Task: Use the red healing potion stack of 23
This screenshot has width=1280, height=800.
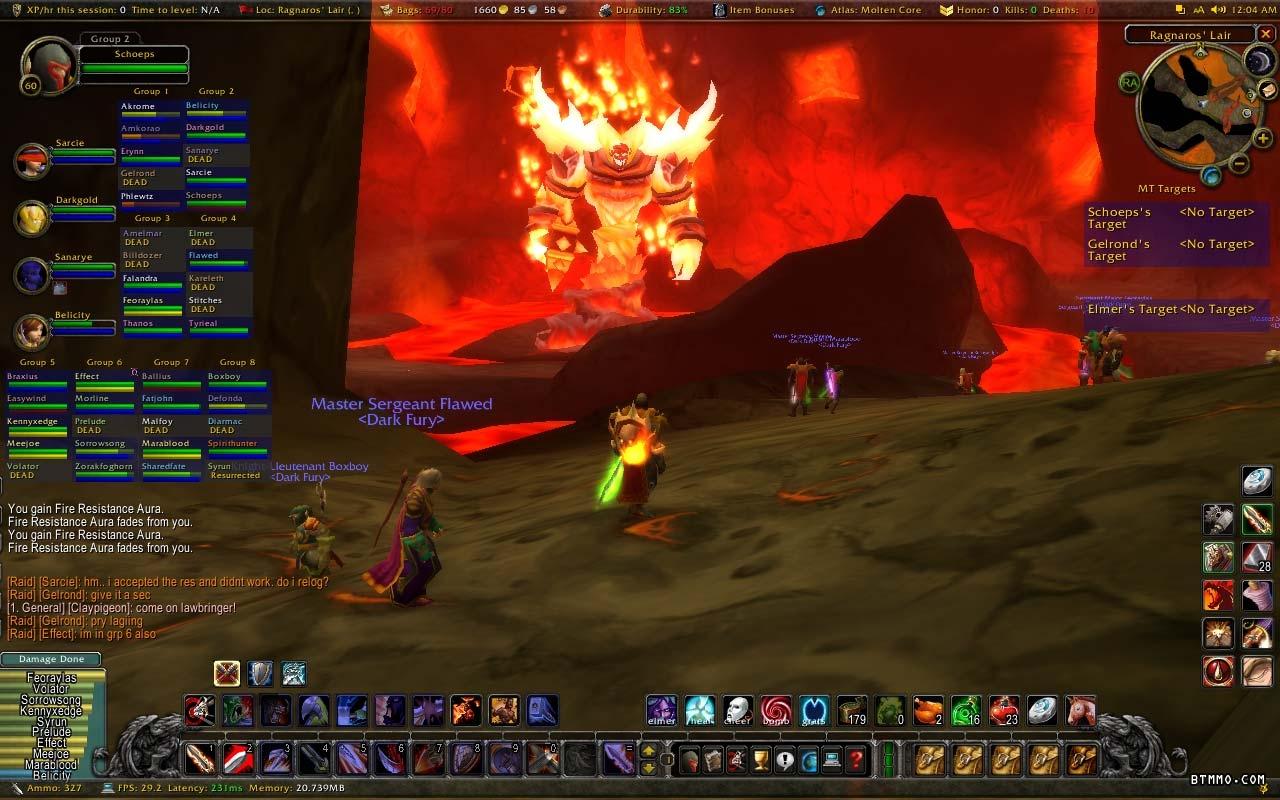Action: click(1003, 710)
